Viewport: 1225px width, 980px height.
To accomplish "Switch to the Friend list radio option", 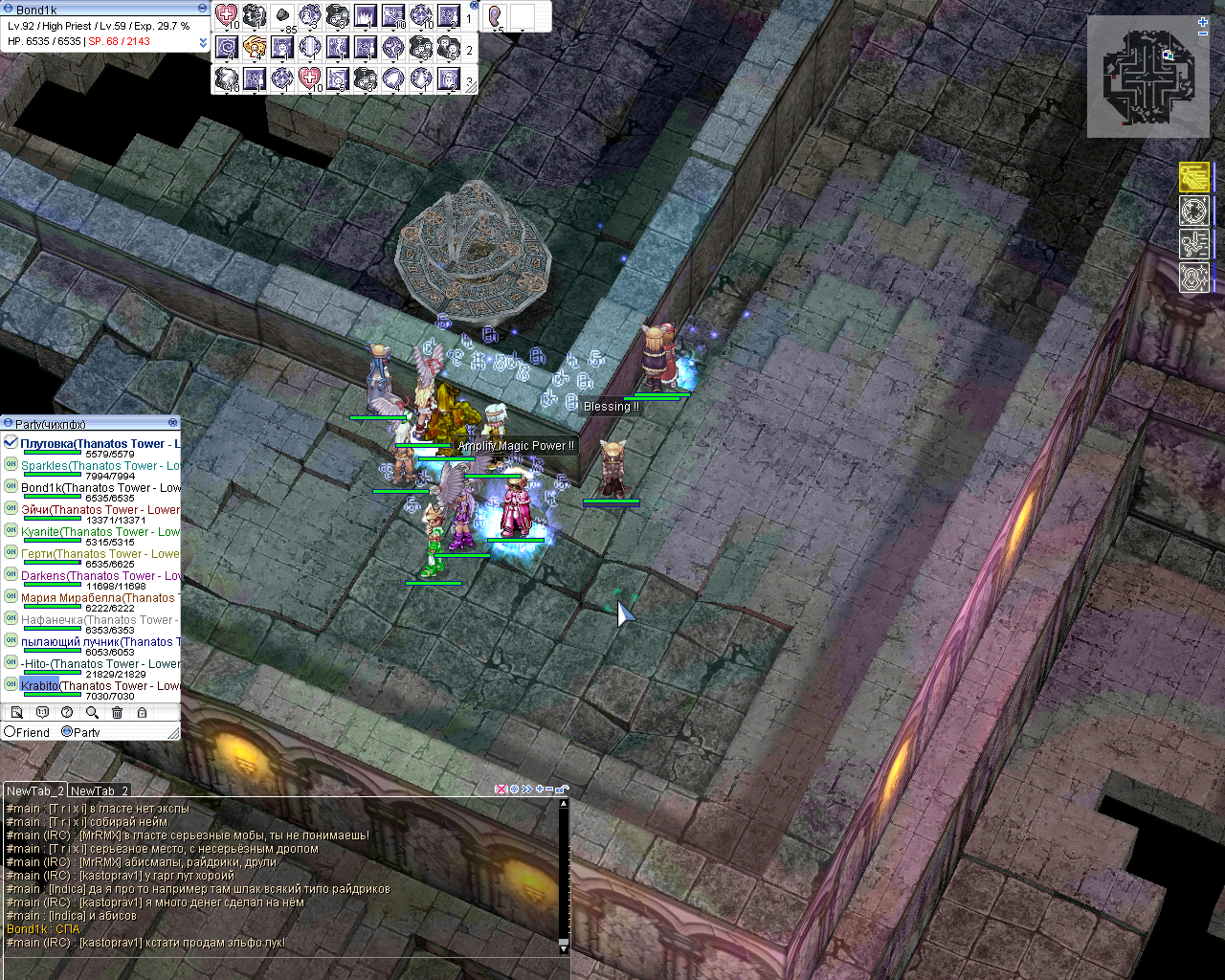I will 11,732.
